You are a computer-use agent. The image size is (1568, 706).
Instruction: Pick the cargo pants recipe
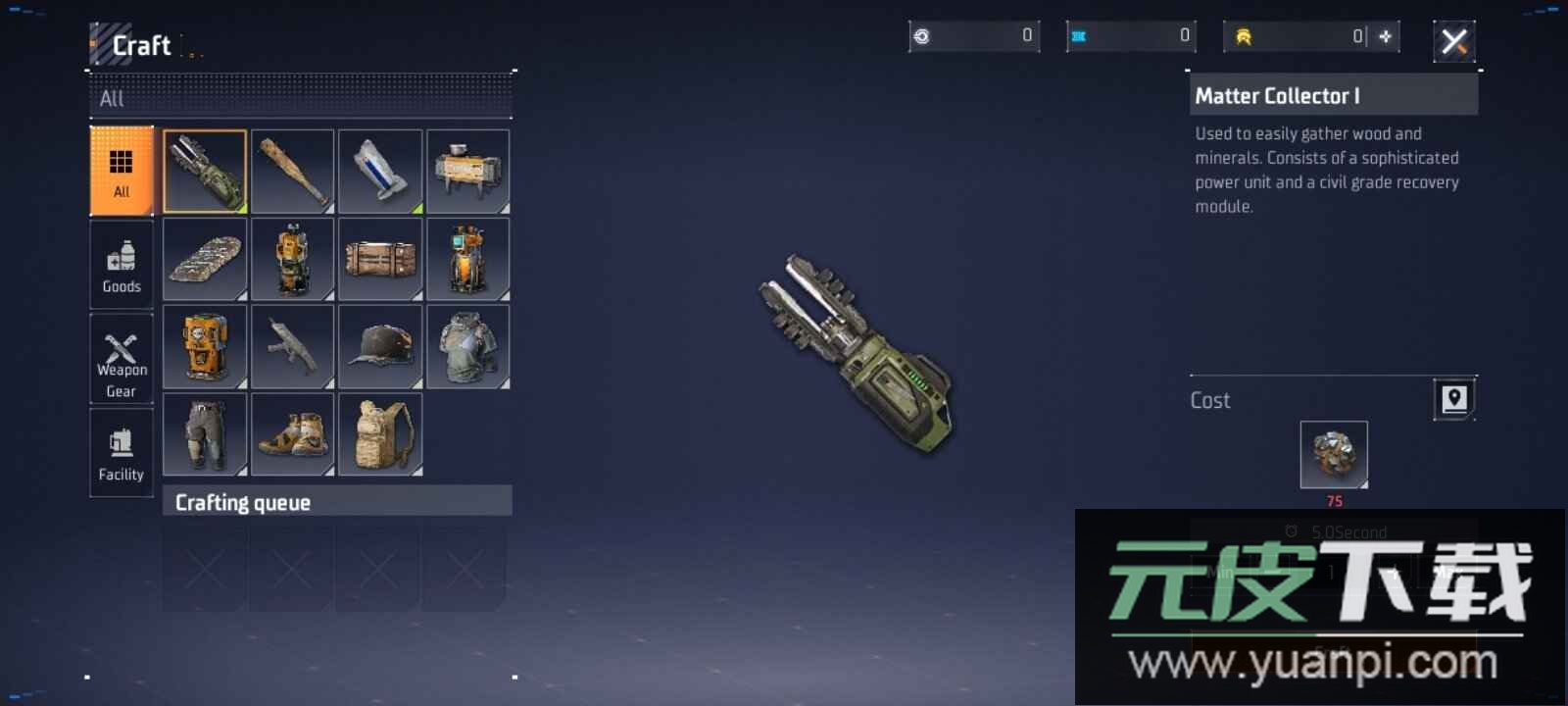205,433
